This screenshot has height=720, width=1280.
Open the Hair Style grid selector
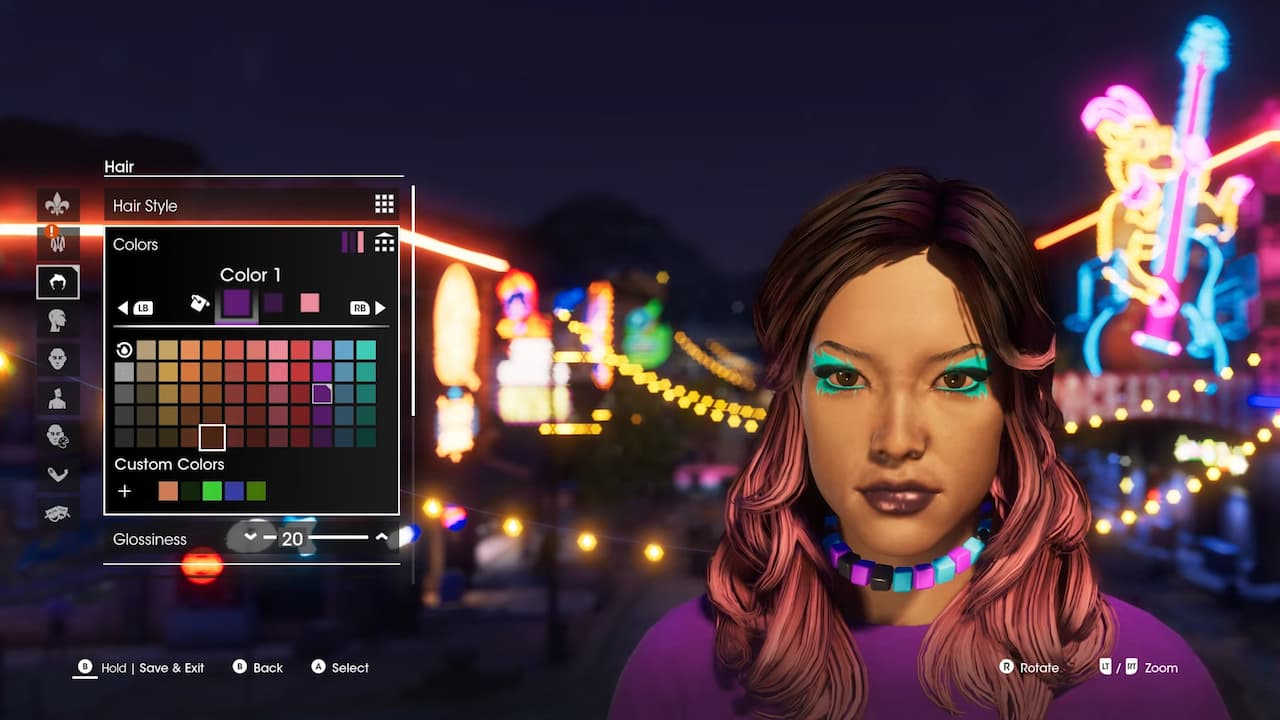tap(384, 203)
